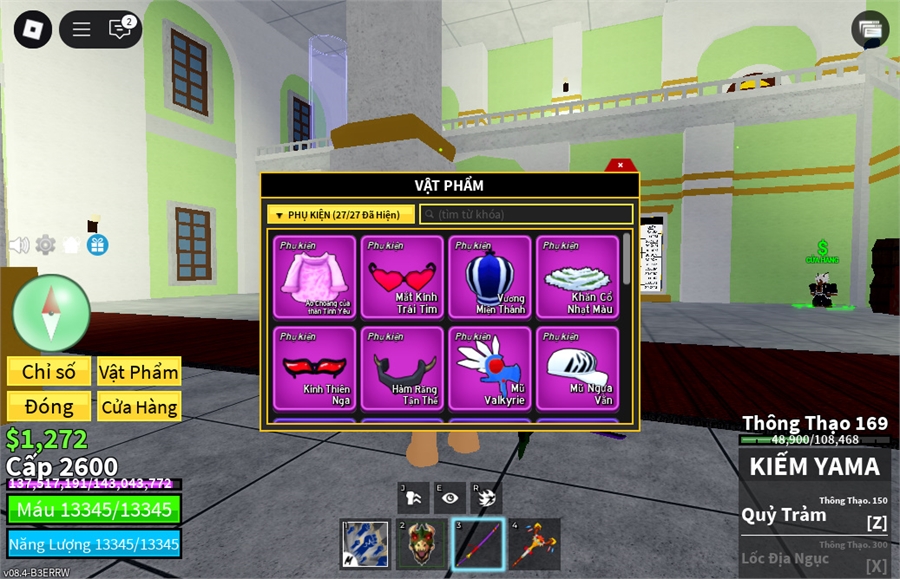The image size is (900, 579).
Task: Open the blue gift box icon
Action: [97, 245]
